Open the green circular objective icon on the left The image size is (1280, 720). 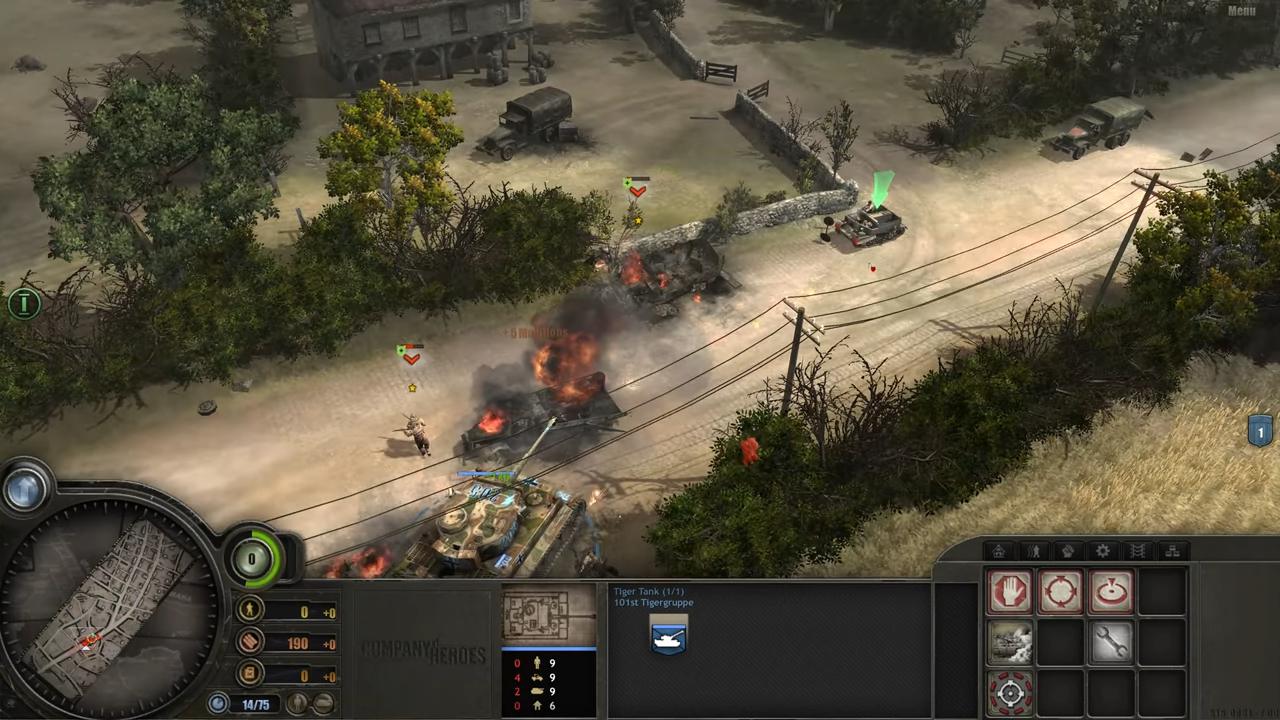click(22, 302)
